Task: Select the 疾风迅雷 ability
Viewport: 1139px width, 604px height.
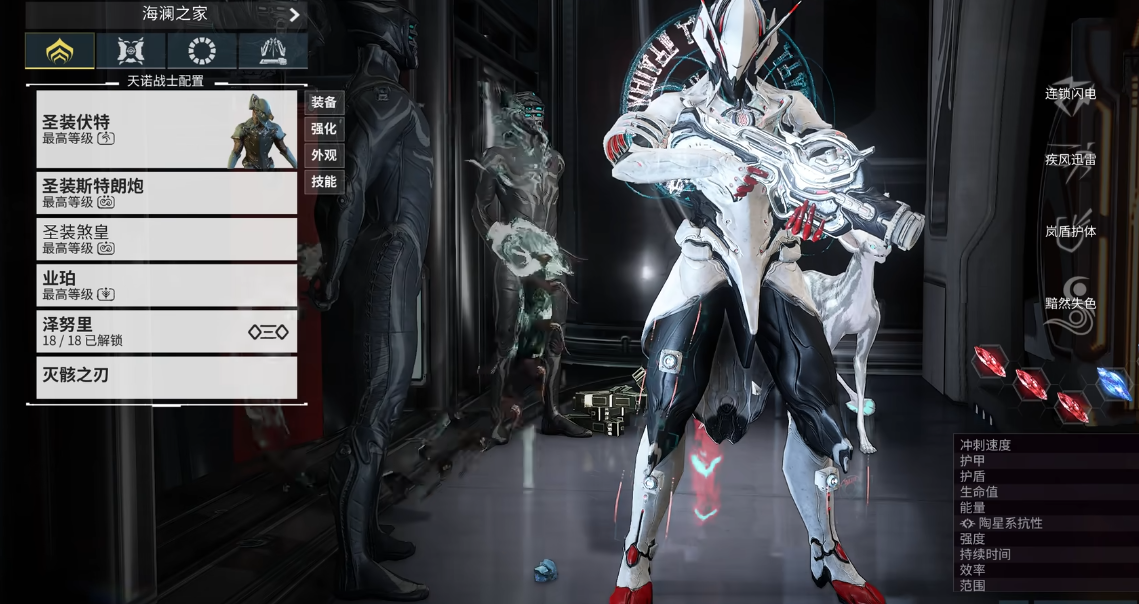Action: point(1070,160)
